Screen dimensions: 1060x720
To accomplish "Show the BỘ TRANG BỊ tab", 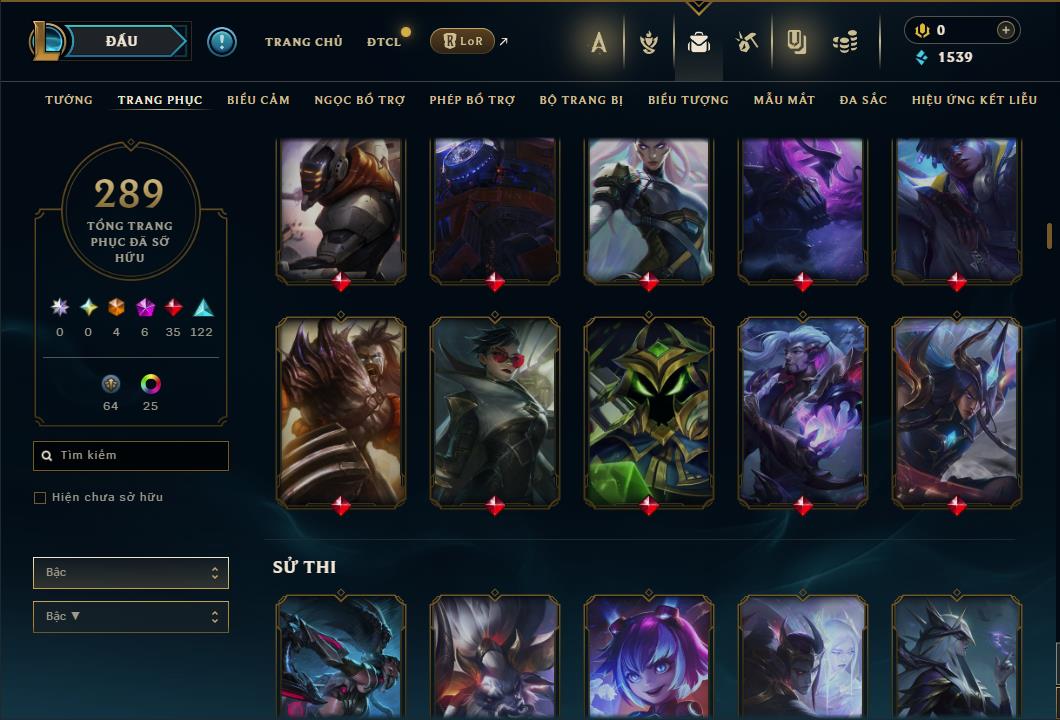I will [x=581, y=100].
